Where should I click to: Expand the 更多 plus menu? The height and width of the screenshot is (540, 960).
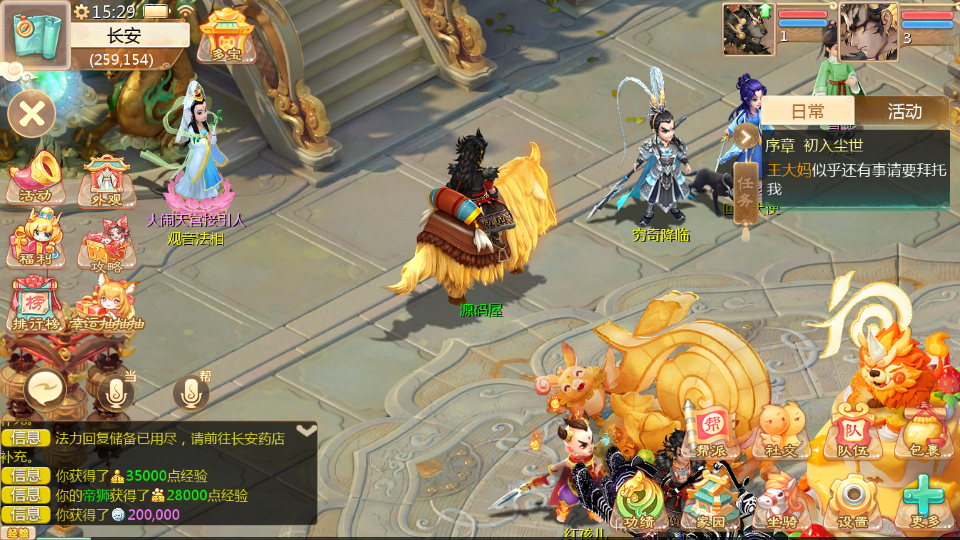point(923,500)
